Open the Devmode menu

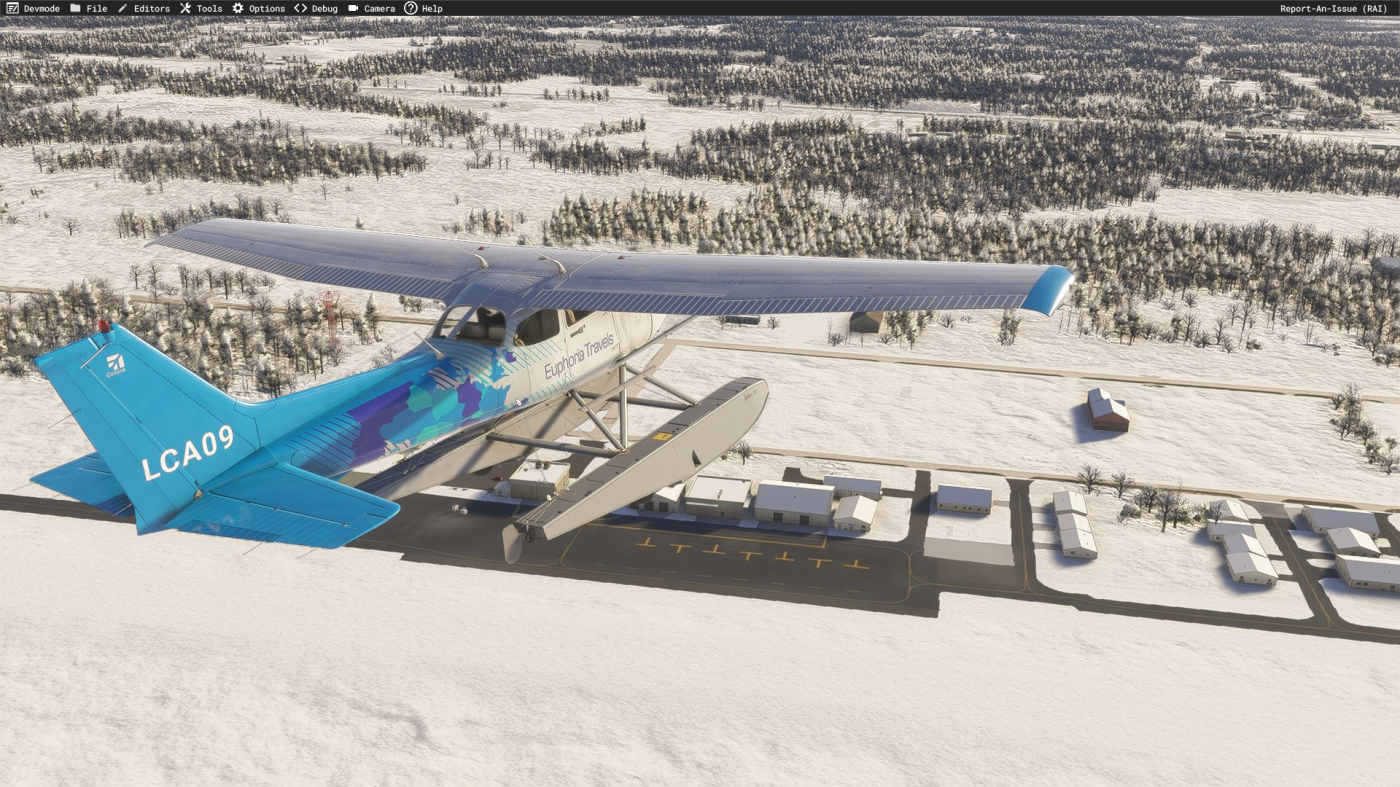33,8
